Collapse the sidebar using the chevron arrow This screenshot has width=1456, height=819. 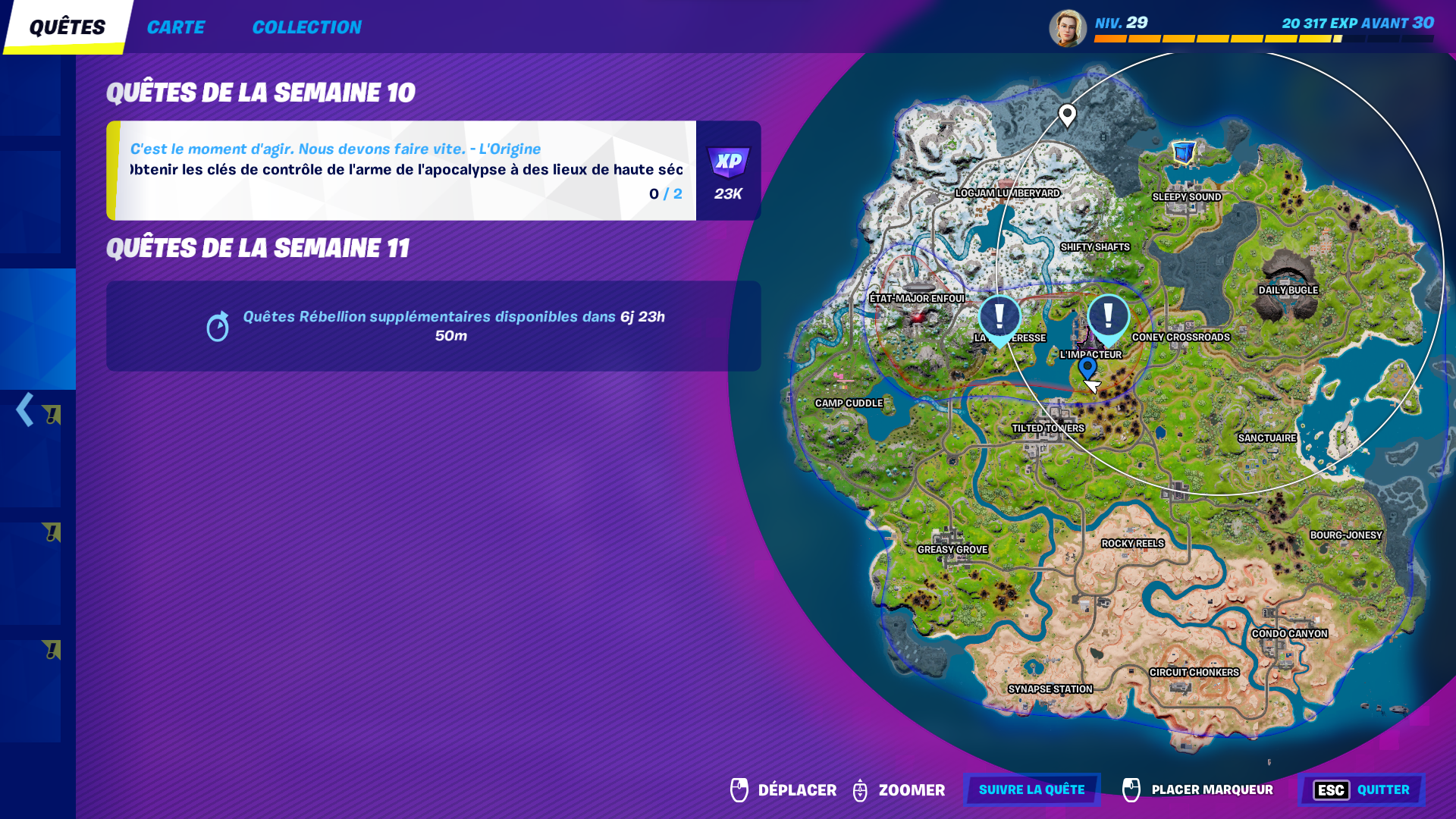(23, 409)
